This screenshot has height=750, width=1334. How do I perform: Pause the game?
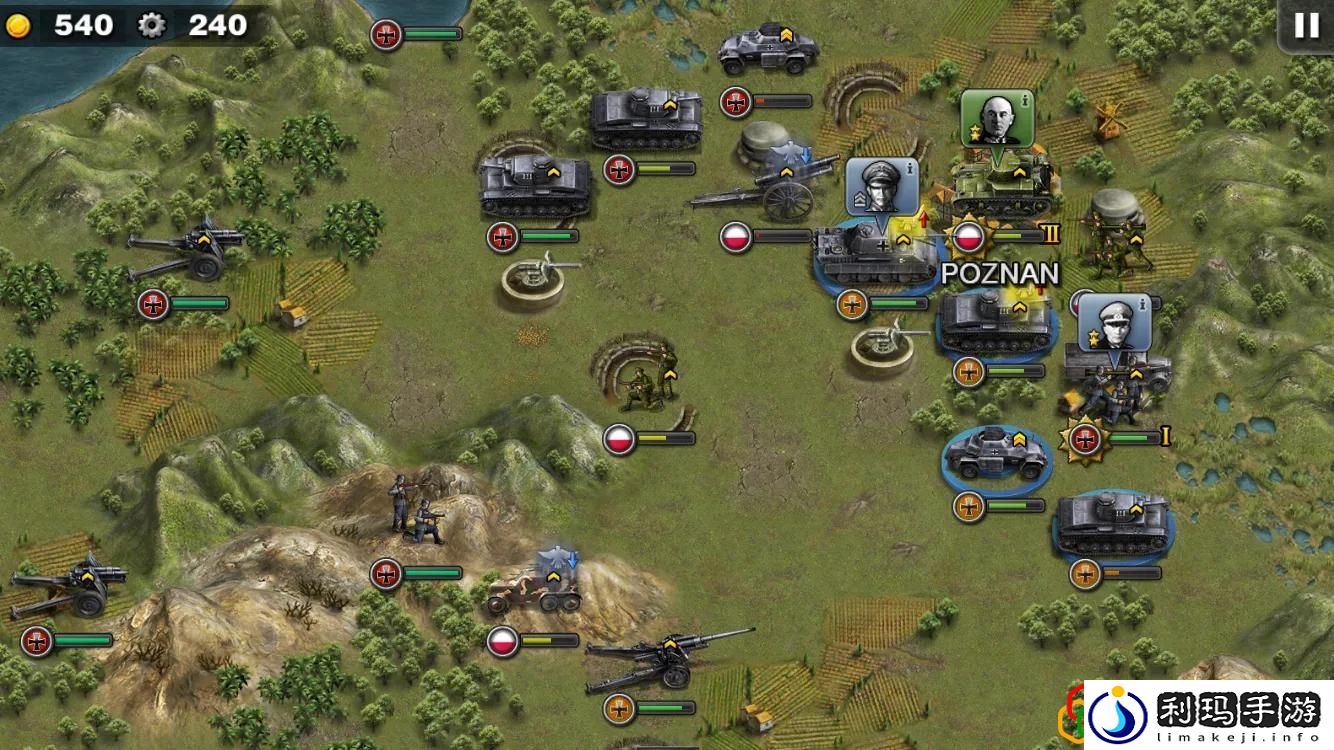point(1306,26)
